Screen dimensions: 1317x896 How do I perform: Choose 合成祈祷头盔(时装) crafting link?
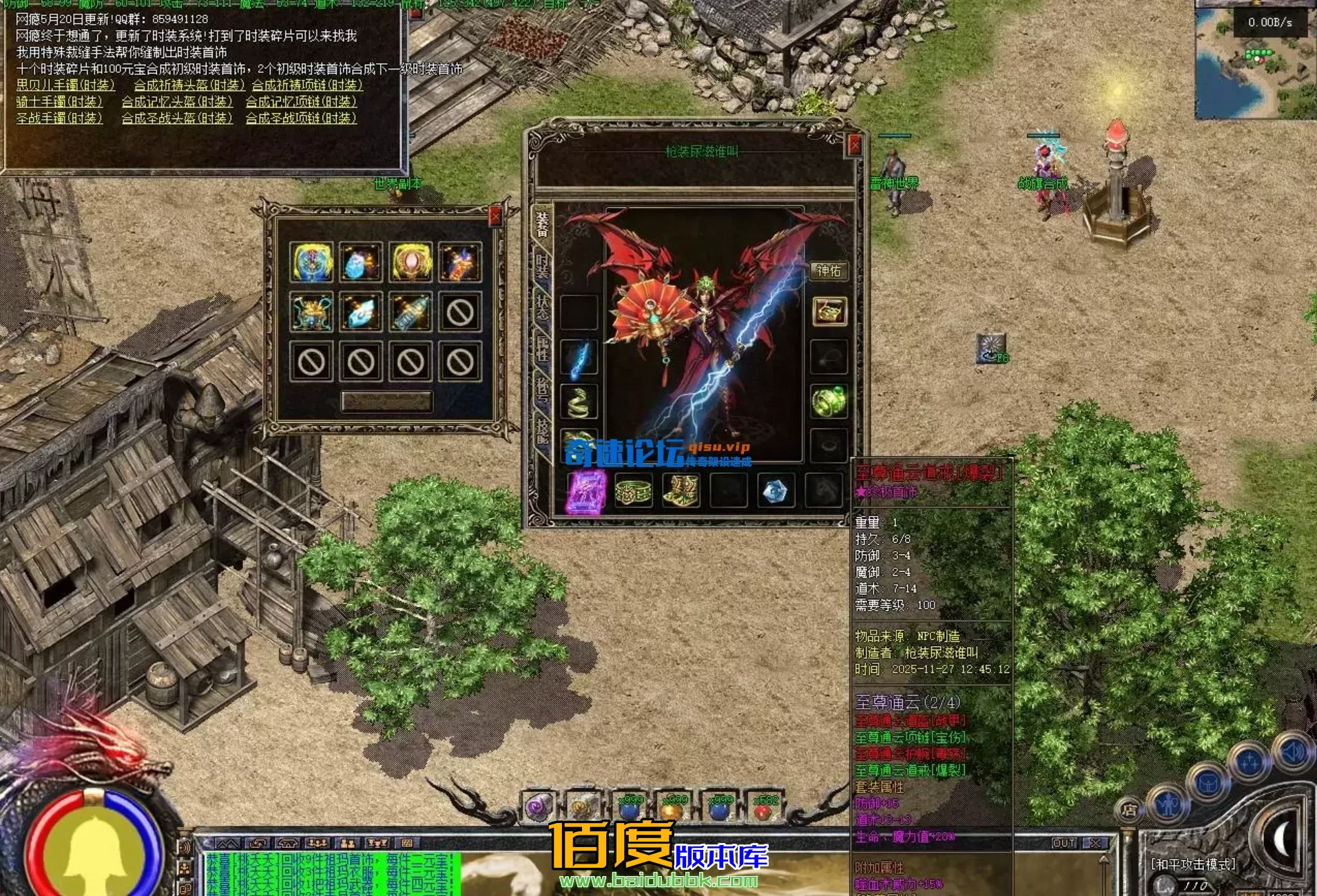[189, 85]
